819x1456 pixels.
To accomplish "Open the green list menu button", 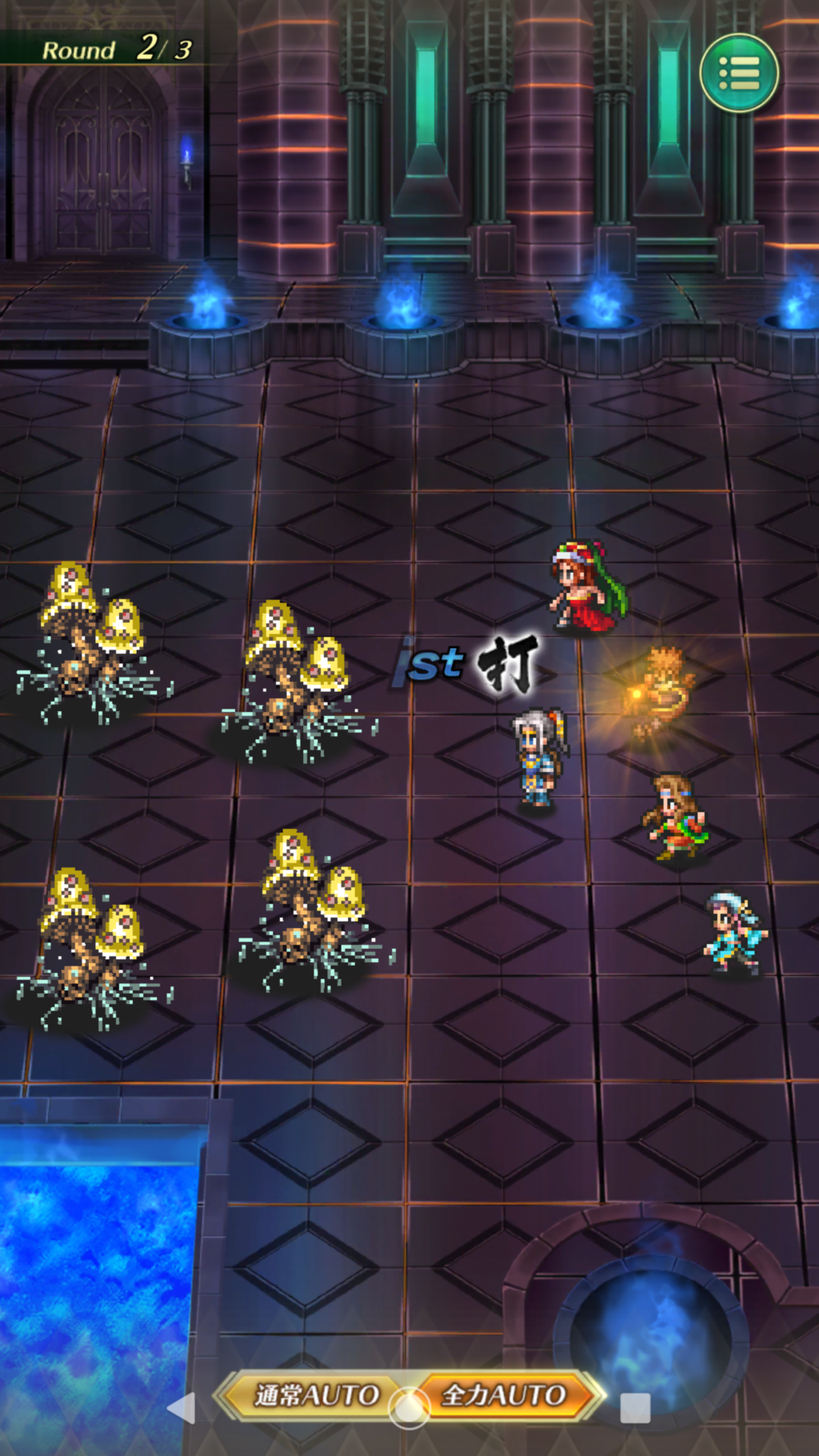I will (739, 73).
